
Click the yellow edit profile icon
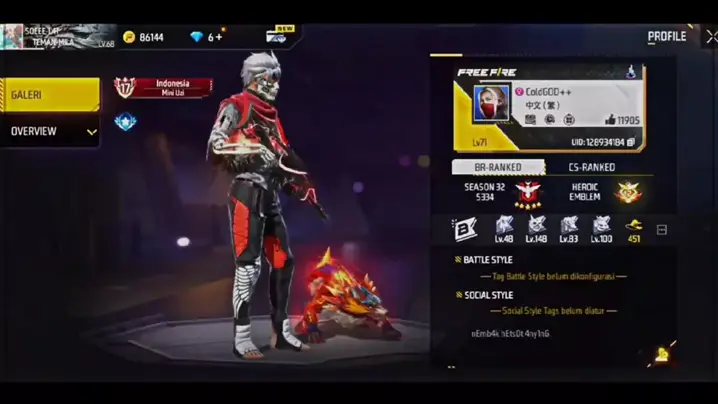pos(662,354)
